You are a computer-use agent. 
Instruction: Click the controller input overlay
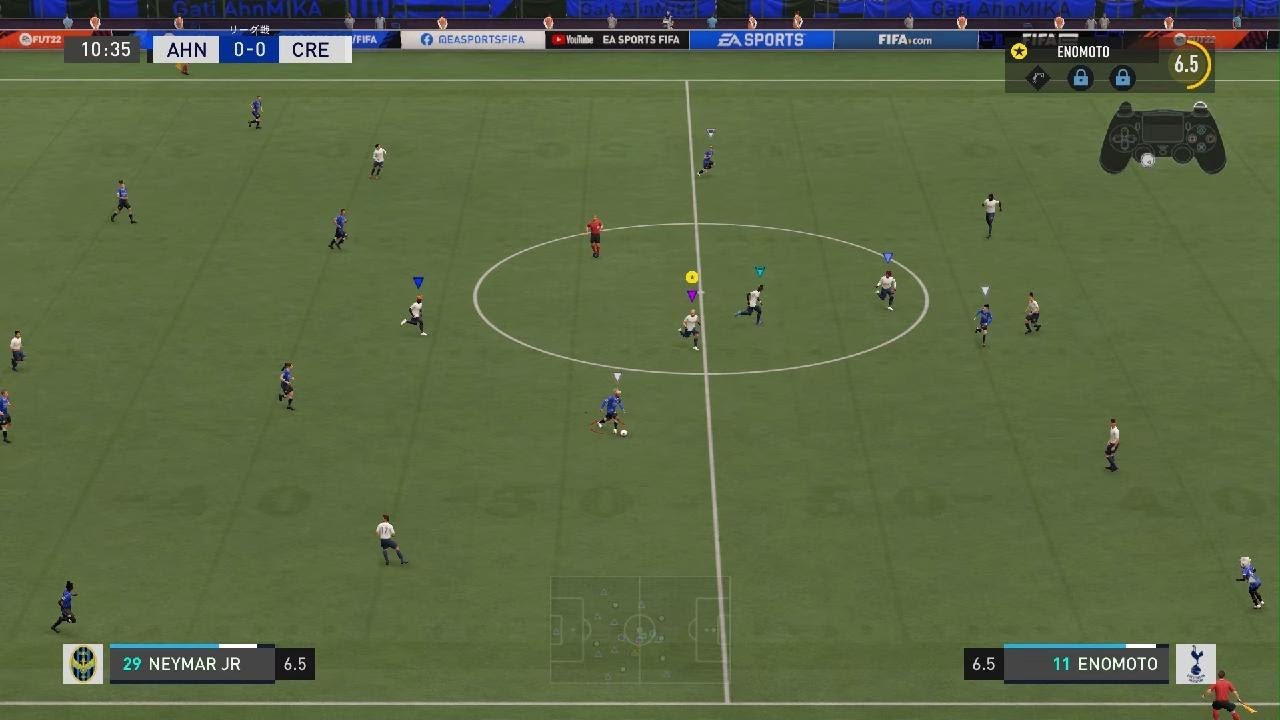tap(1162, 138)
